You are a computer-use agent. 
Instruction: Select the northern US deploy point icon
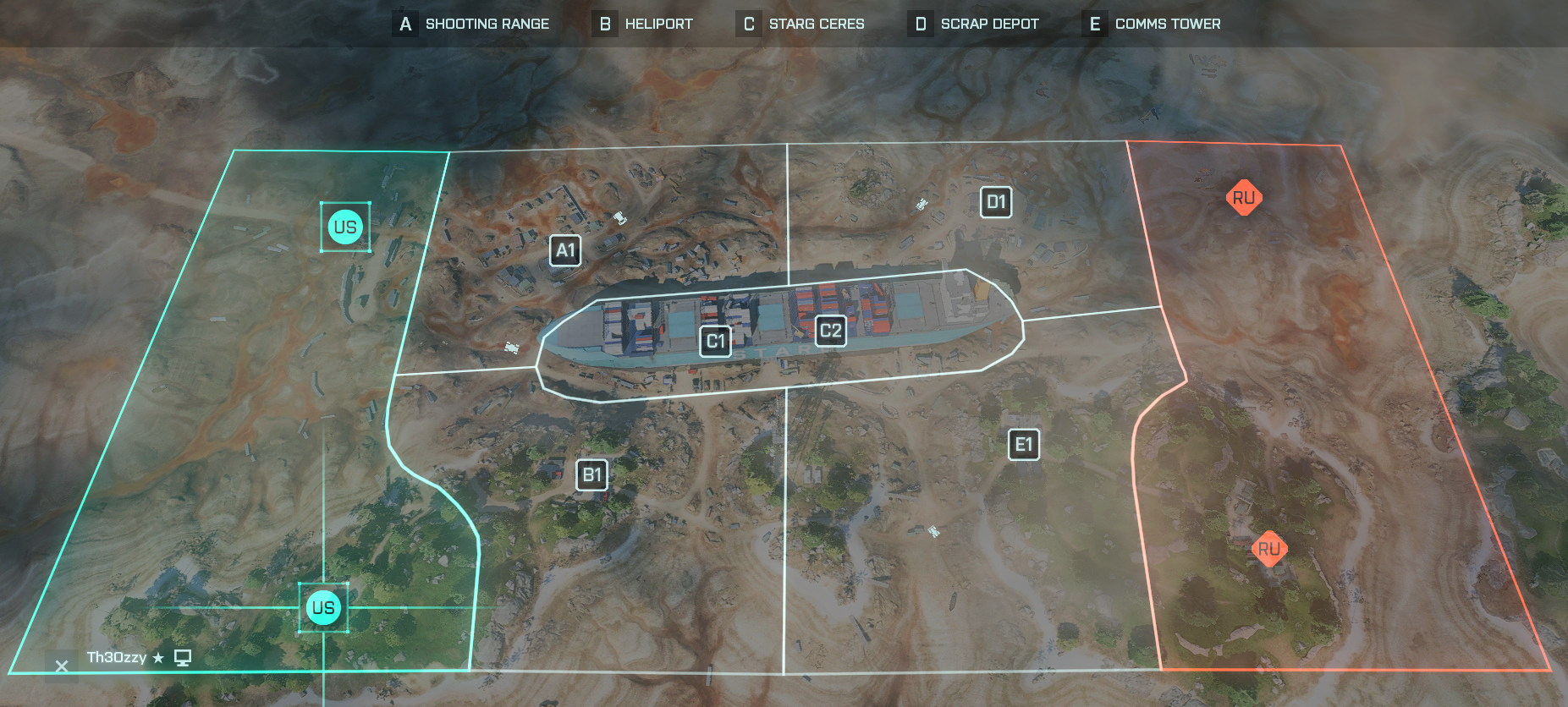point(345,227)
